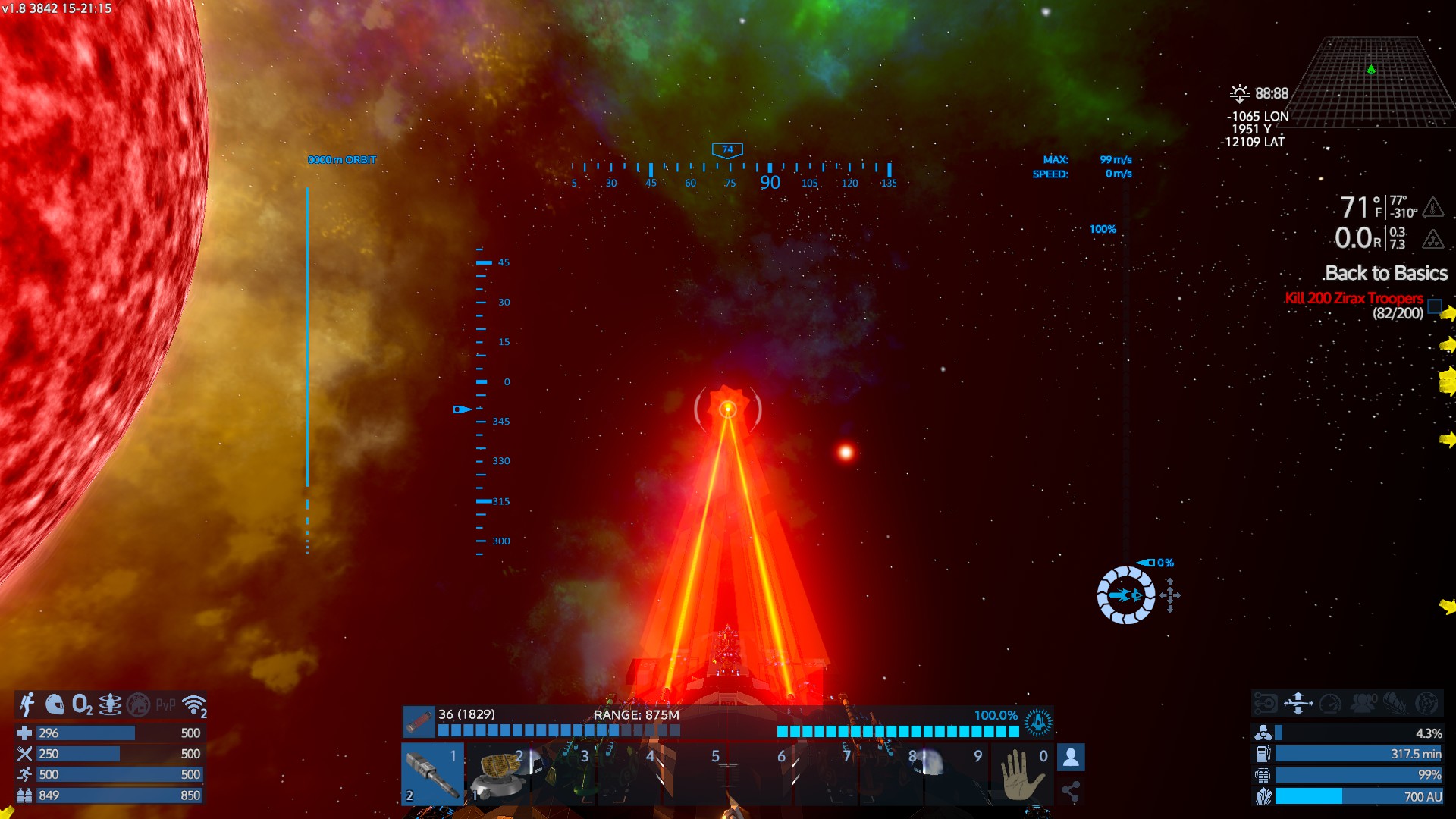Viewport: 1456px width, 819px height.
Task: Click the pentaxid crystal icon
Action: [x=1263, y=796]
